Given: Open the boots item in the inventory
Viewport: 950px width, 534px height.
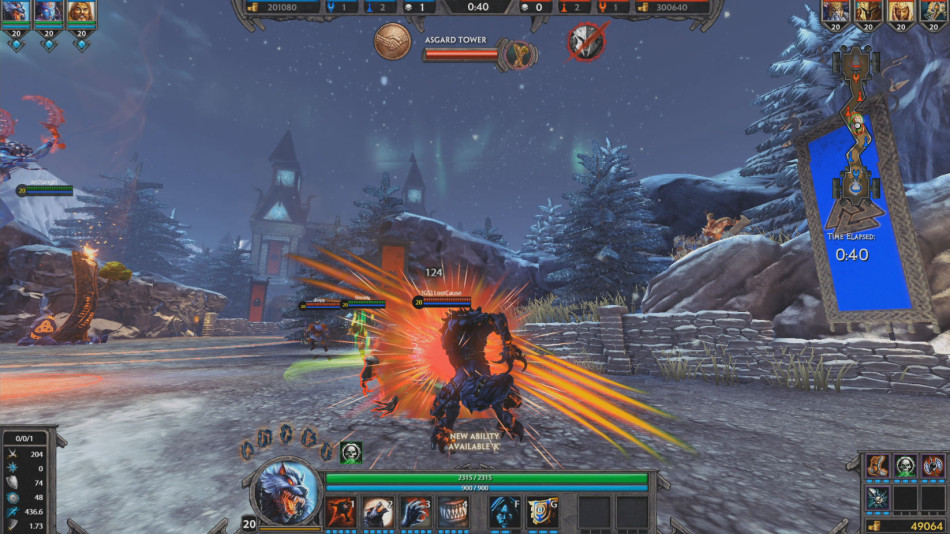Looking at the screenshot, I should coord(877,466).
